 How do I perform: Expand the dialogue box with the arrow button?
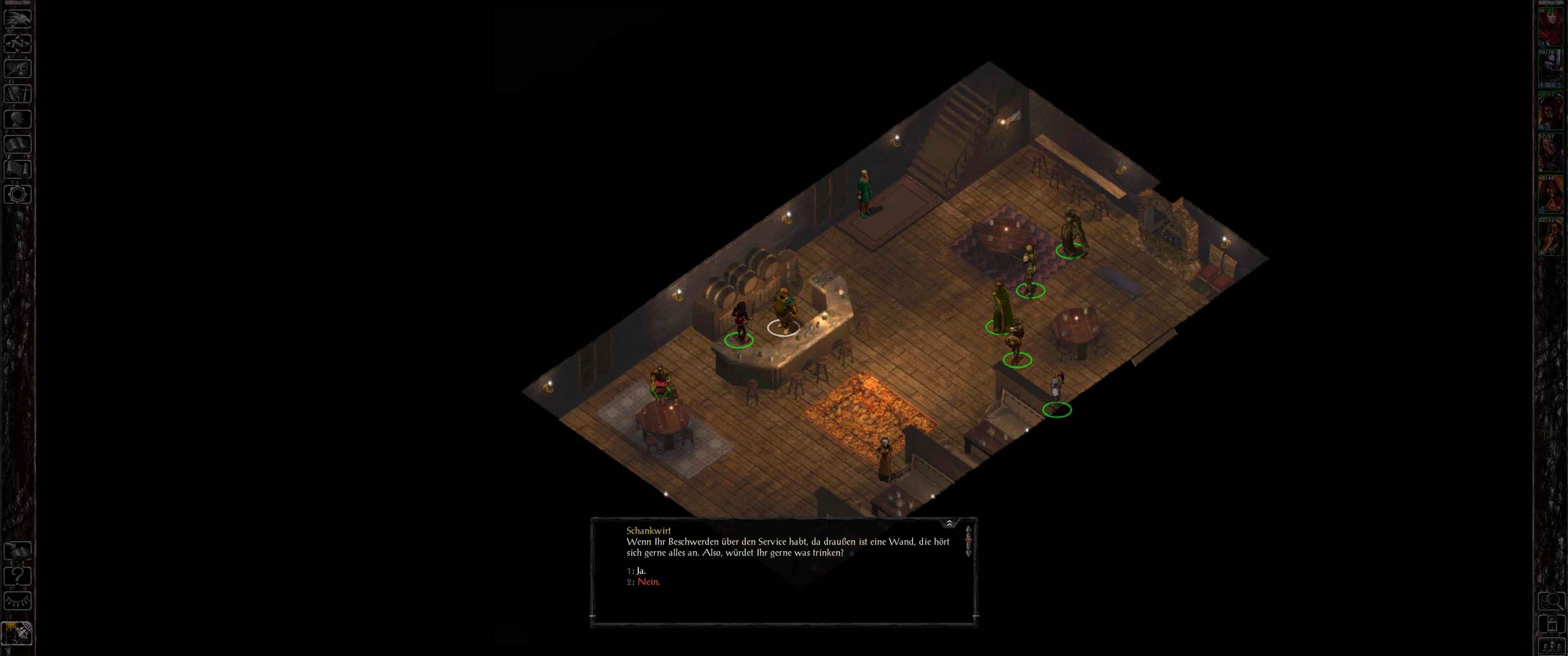pos(949,523)
